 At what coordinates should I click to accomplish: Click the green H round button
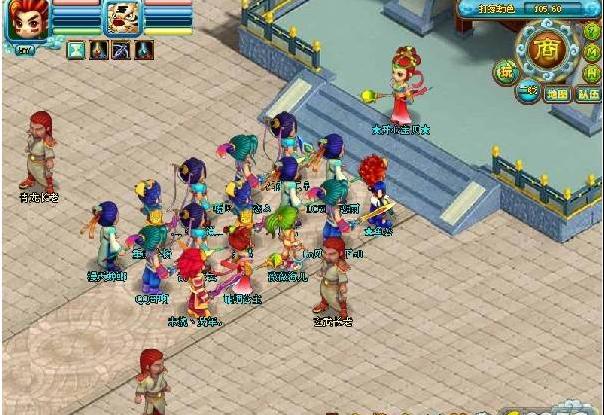coord(592,72)
